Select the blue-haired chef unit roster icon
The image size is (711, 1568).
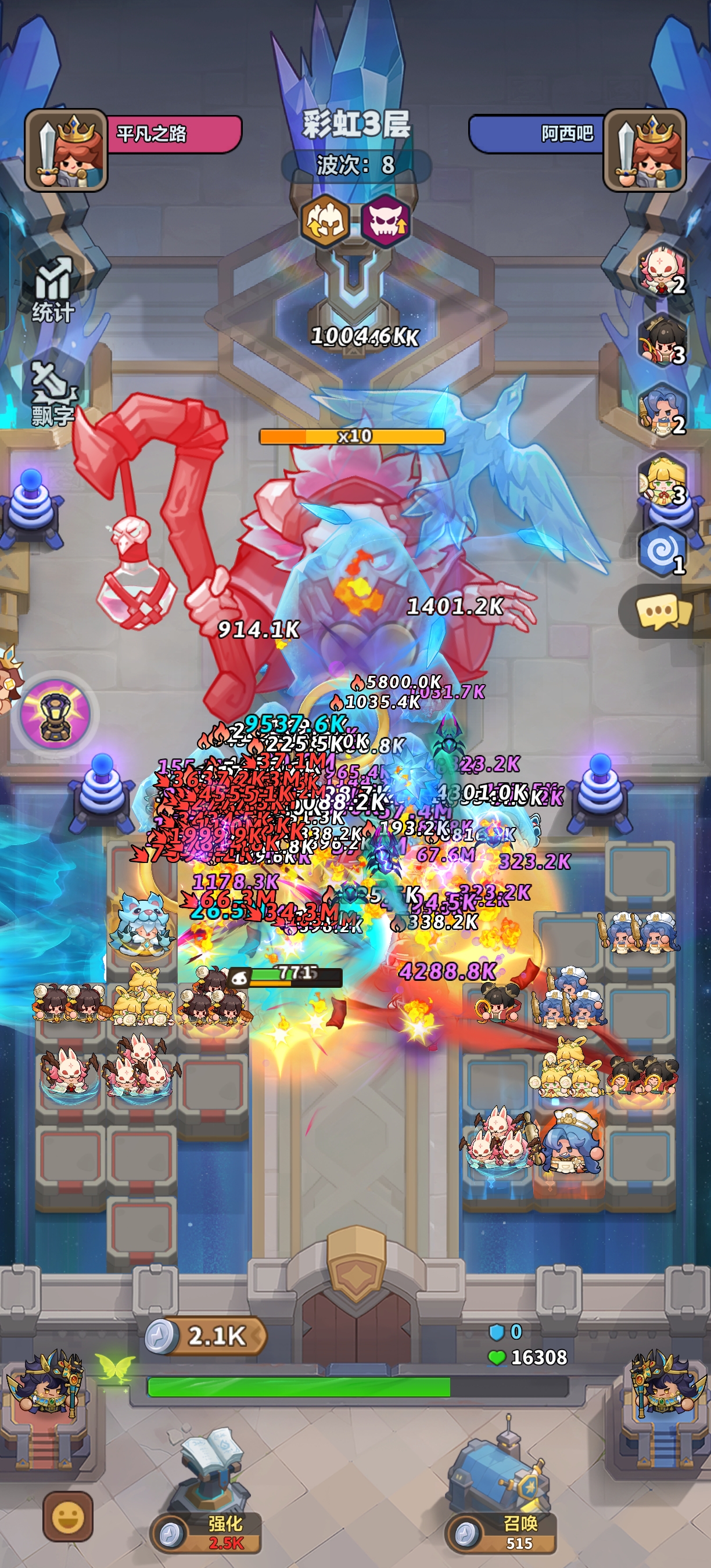click(662, 409)
